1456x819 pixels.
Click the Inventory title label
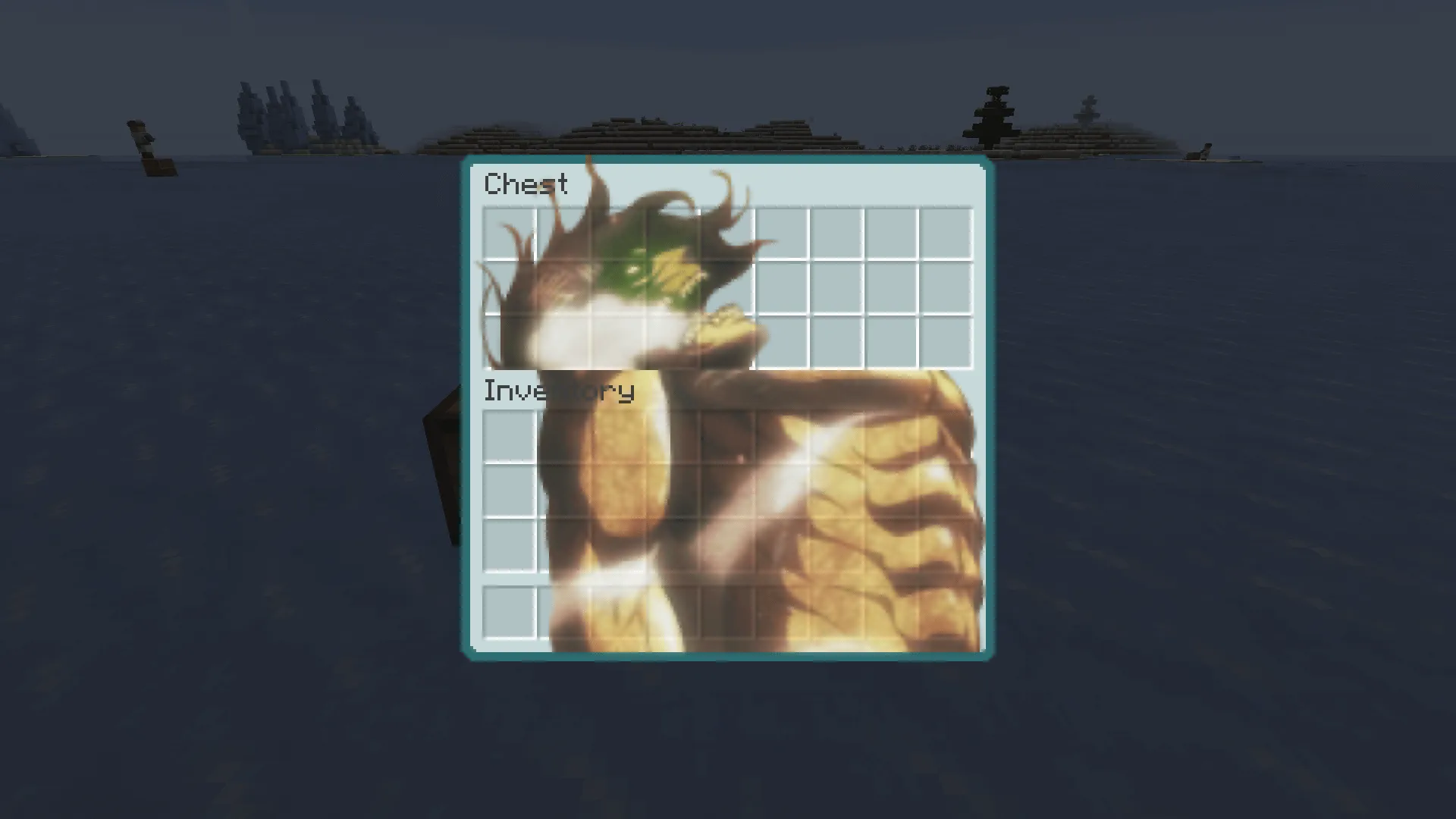(560, 392)
